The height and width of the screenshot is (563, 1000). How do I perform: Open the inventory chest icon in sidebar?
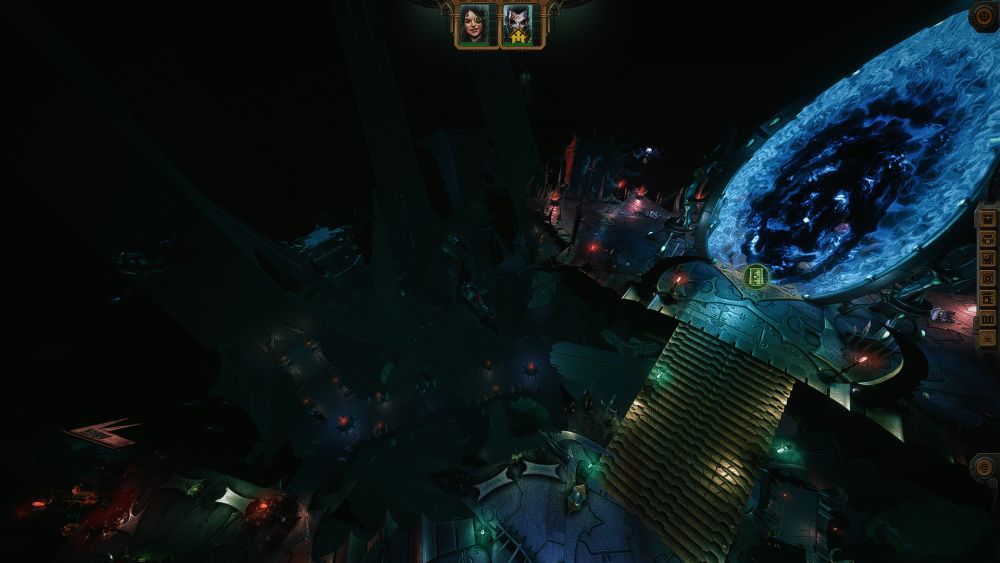[988, 219]
